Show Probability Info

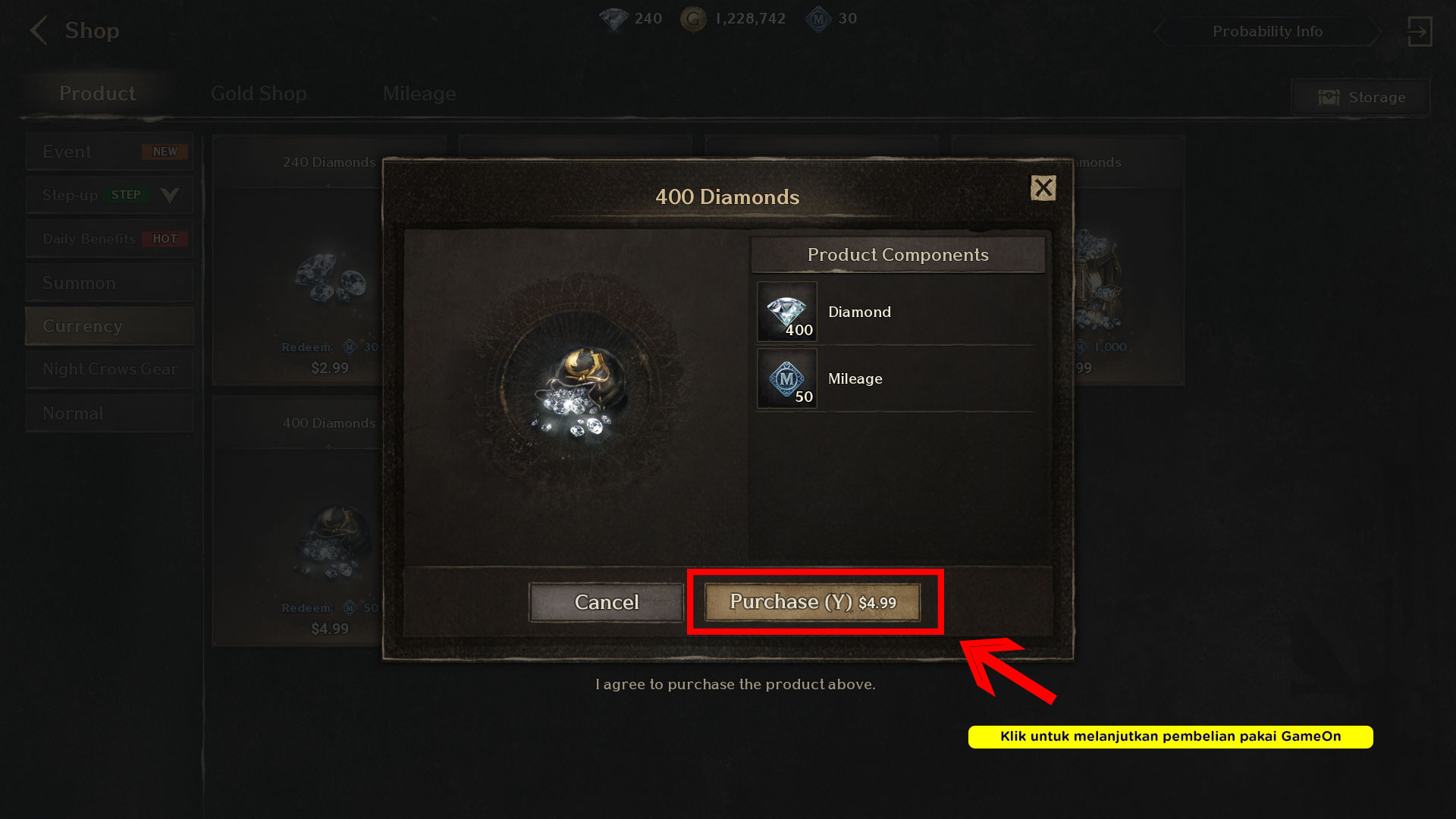(x=1267, y=32)
